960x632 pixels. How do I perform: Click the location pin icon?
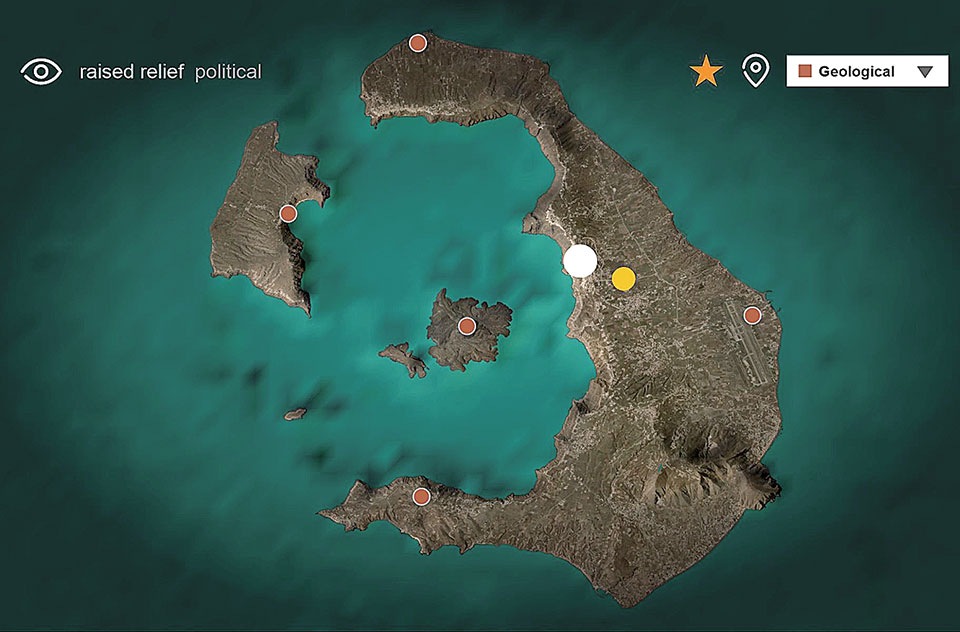pyautogui.click(x=756, y=71)
